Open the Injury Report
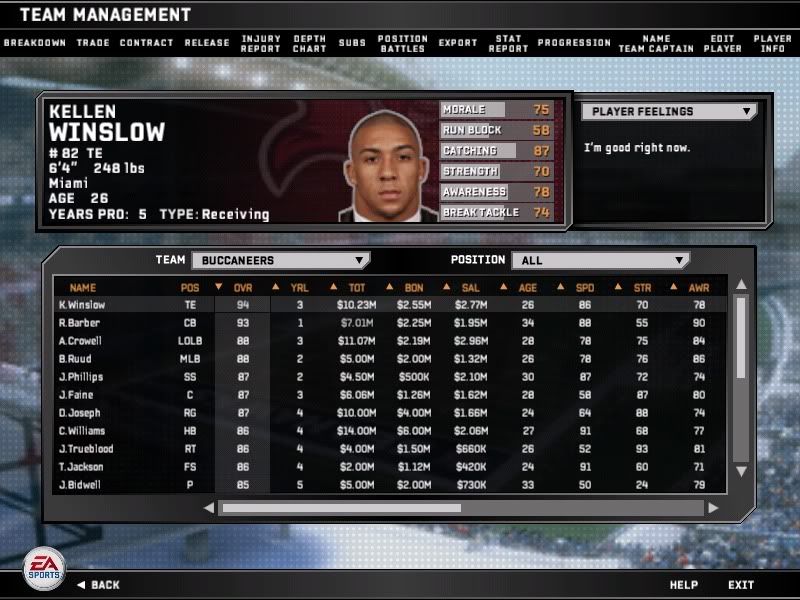The height and width of the screenshot is (600, 800). pos(261,43)
